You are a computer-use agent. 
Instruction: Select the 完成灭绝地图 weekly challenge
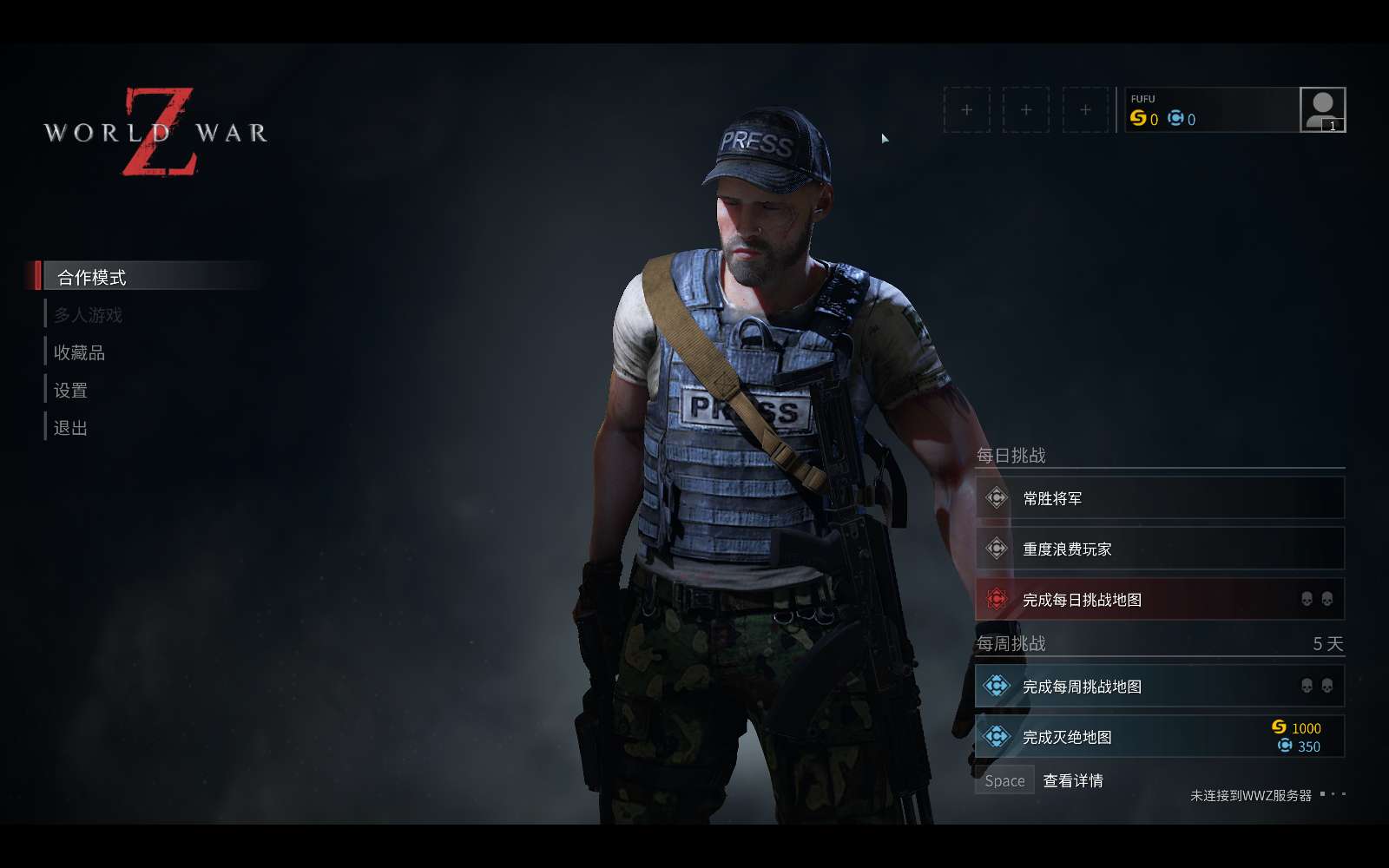click(1159, 737)
